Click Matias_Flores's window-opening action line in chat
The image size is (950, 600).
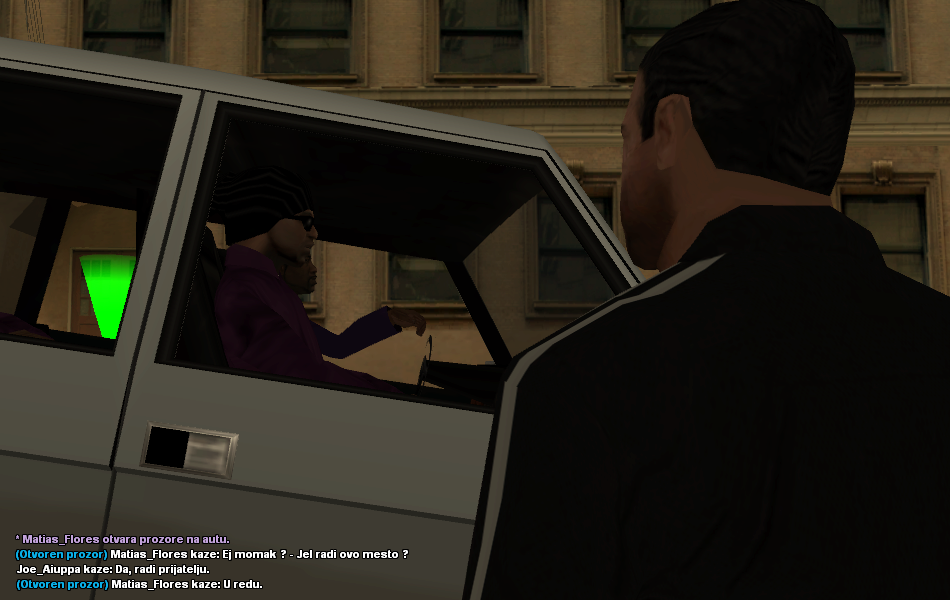coord(122,539)
